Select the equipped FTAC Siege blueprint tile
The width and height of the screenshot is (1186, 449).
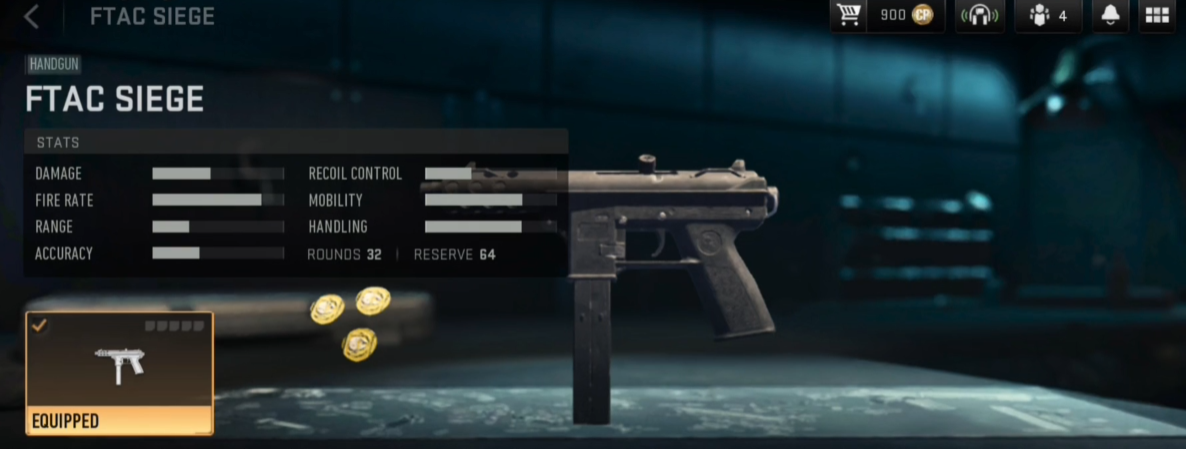(119, 372)
